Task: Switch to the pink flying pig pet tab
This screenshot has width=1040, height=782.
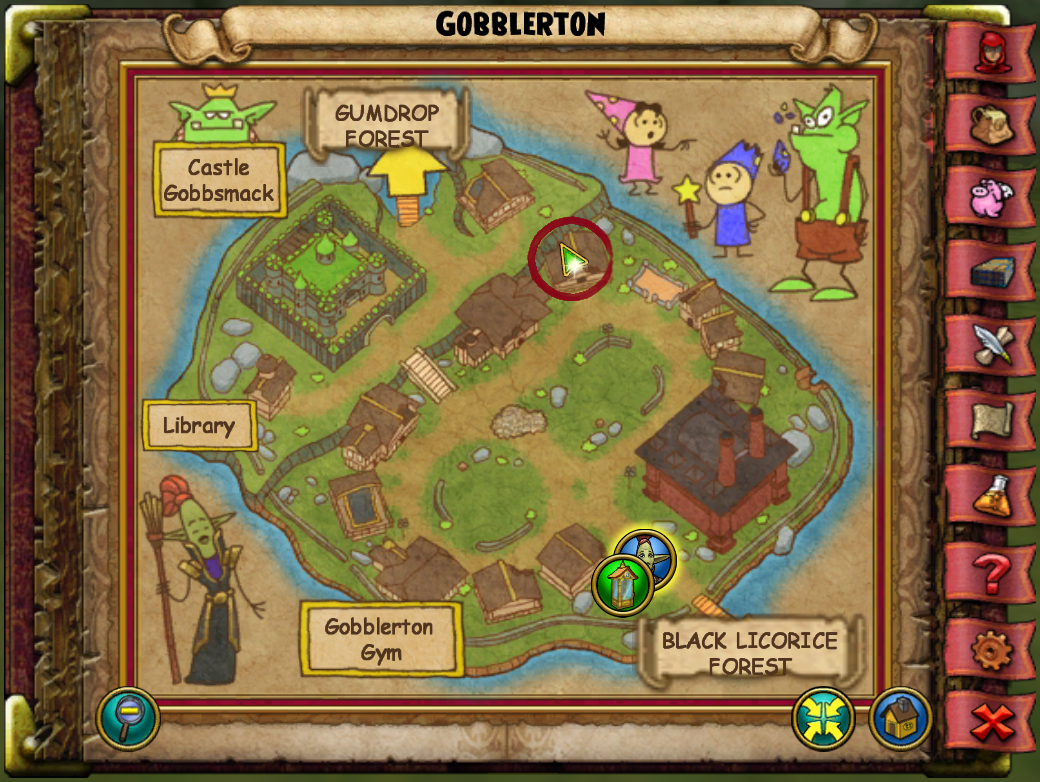Action: (x=988, y=197)
